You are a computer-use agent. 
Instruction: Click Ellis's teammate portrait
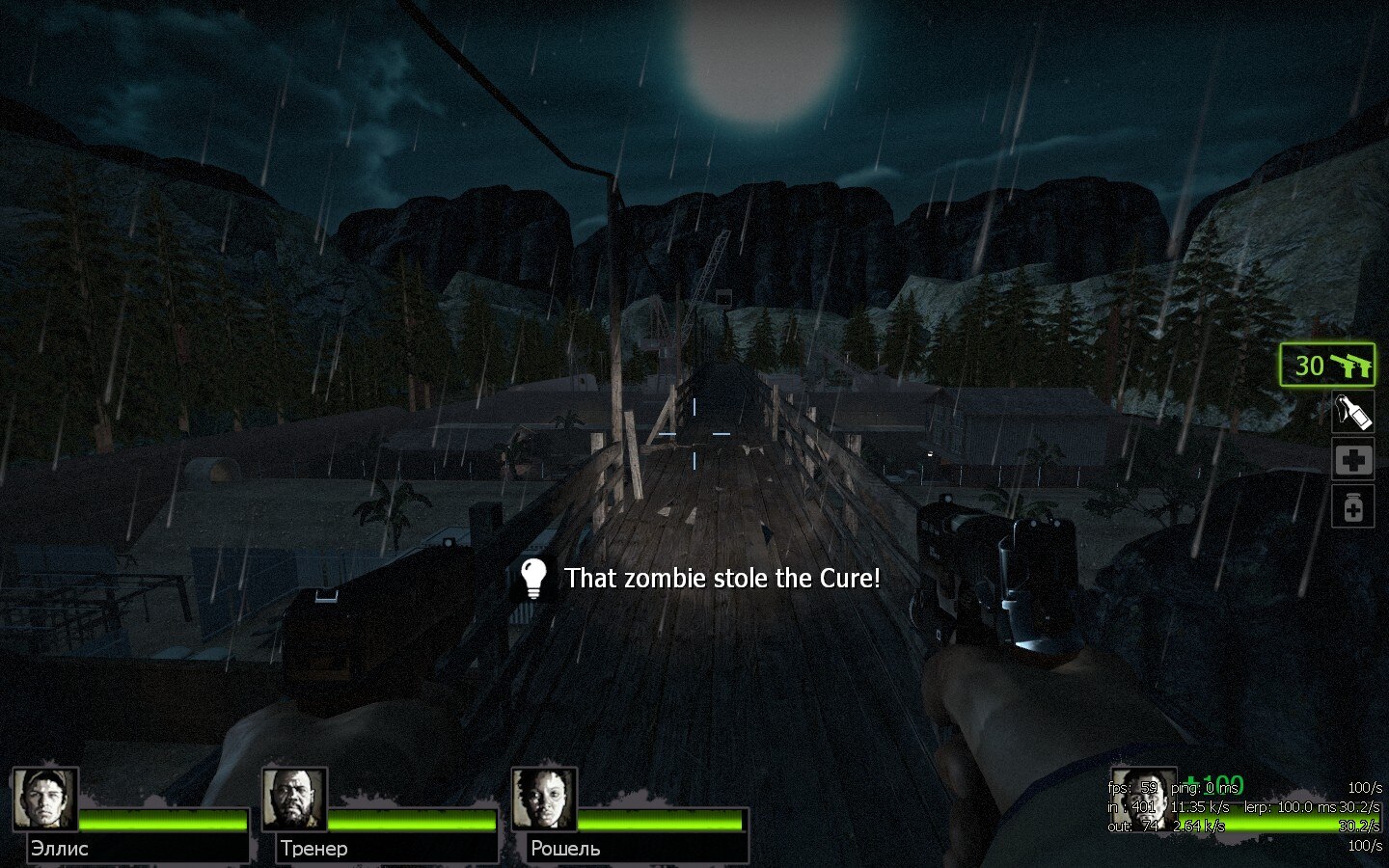point(45,800)
